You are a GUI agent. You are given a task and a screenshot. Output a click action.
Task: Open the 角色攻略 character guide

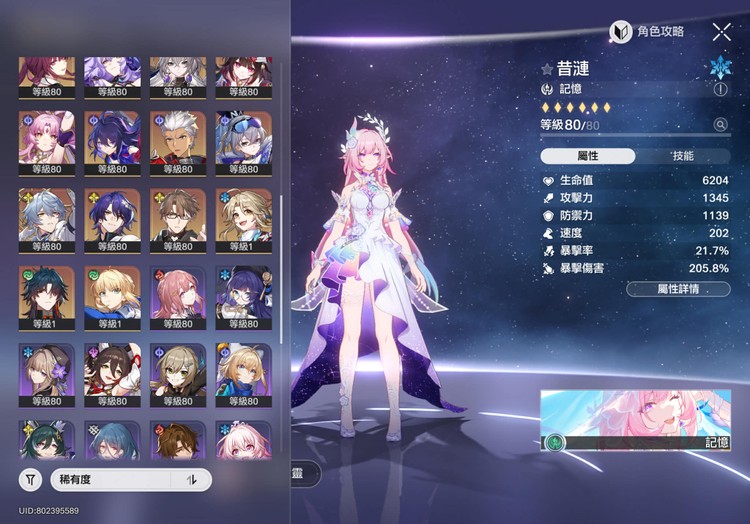pyautogui.click(x=648, y=32)
